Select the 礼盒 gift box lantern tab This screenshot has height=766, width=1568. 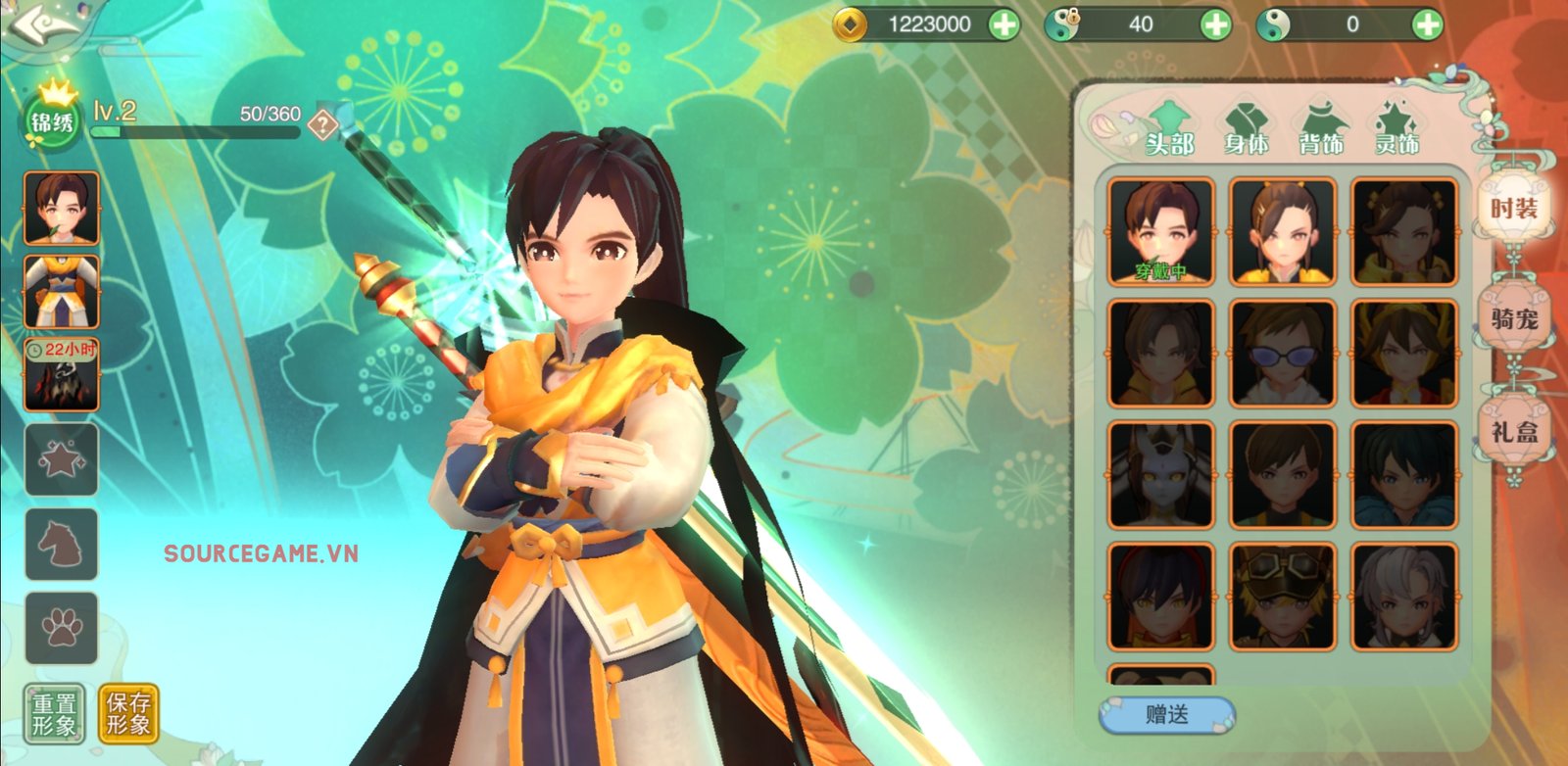pyautogui.click(x=1514, y=431)
